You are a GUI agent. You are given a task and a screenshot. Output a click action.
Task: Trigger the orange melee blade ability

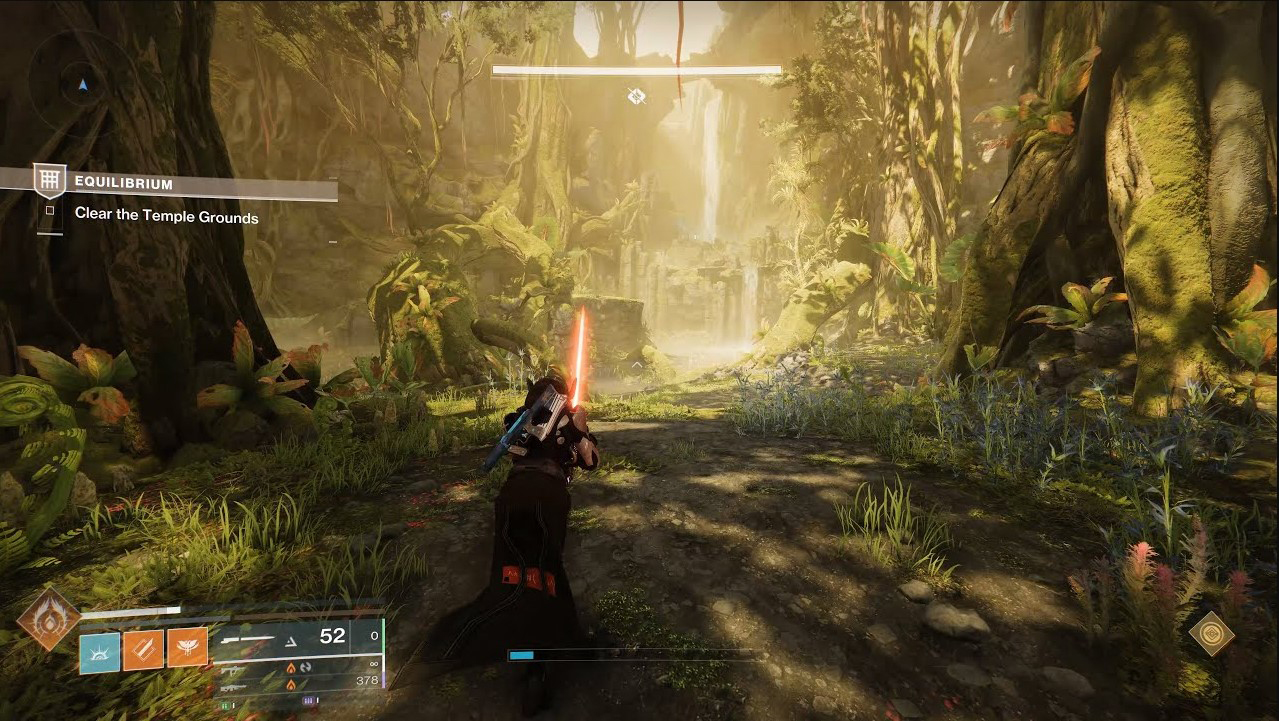143,650
